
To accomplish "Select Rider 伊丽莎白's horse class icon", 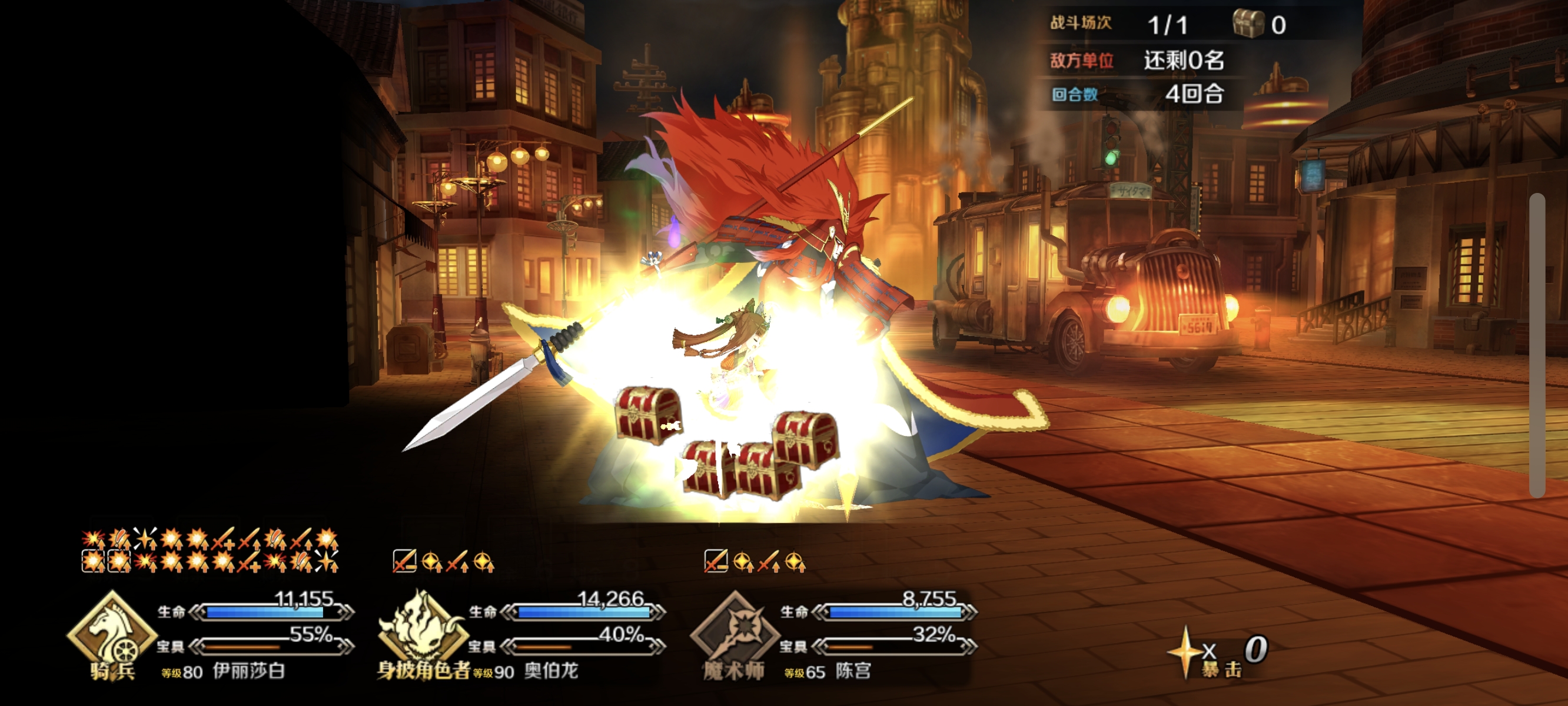I will tap(112, 632).
